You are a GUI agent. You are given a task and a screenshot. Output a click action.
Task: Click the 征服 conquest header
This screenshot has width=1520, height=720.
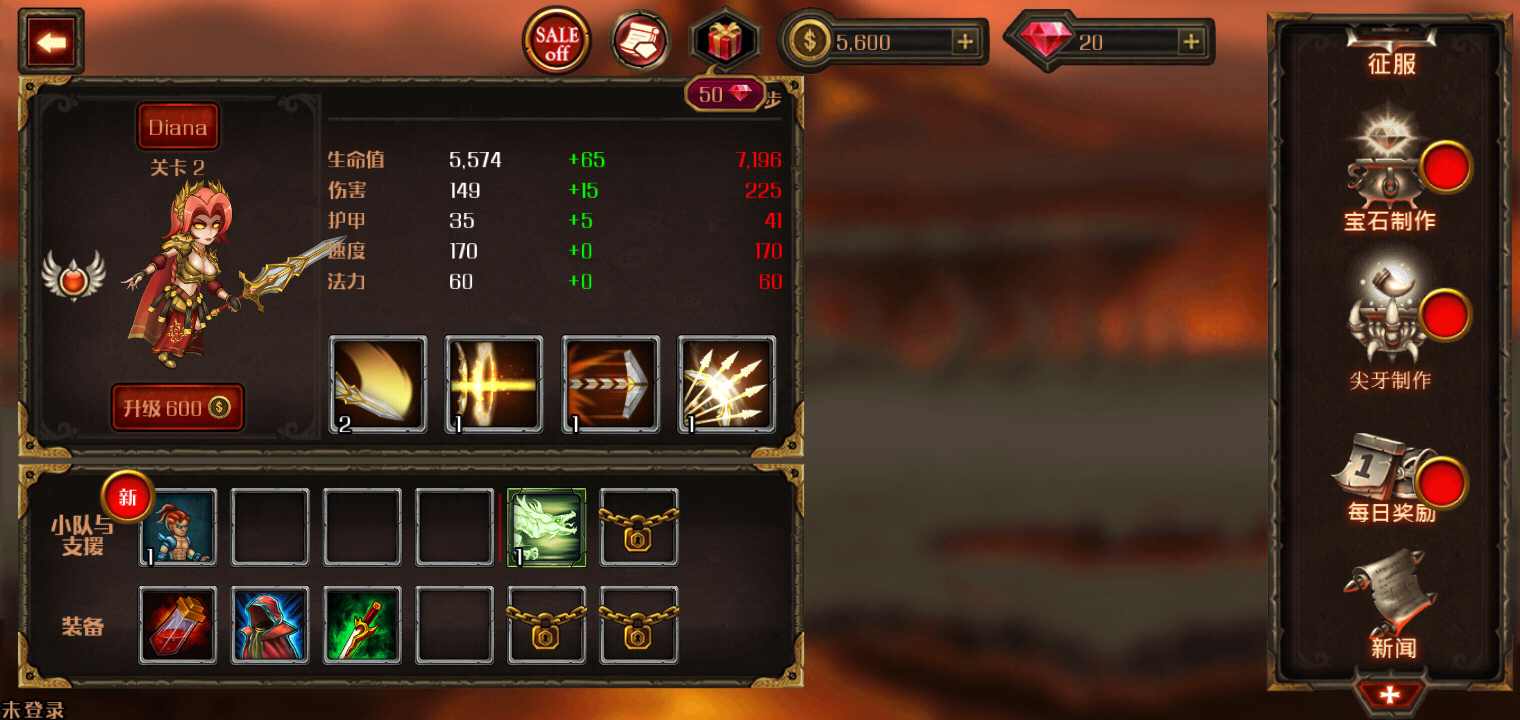pos(1392,62)
